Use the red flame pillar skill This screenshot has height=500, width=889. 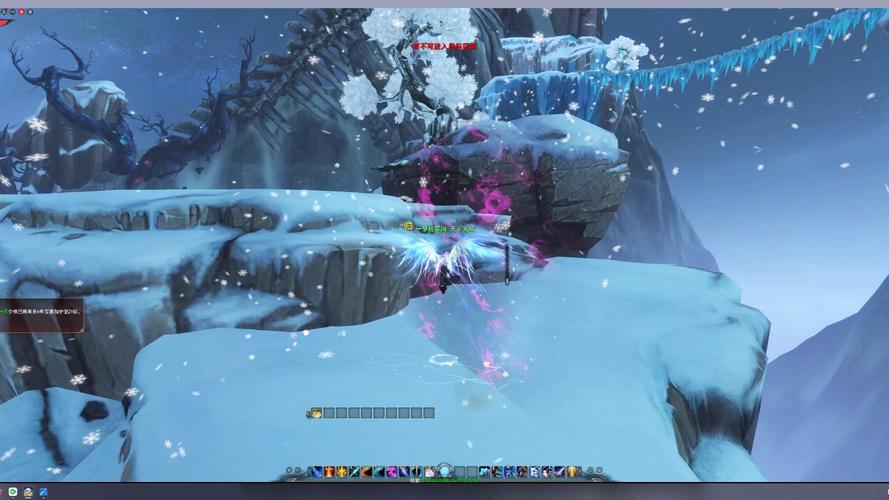pyautogui.click(x=329, y=472)
